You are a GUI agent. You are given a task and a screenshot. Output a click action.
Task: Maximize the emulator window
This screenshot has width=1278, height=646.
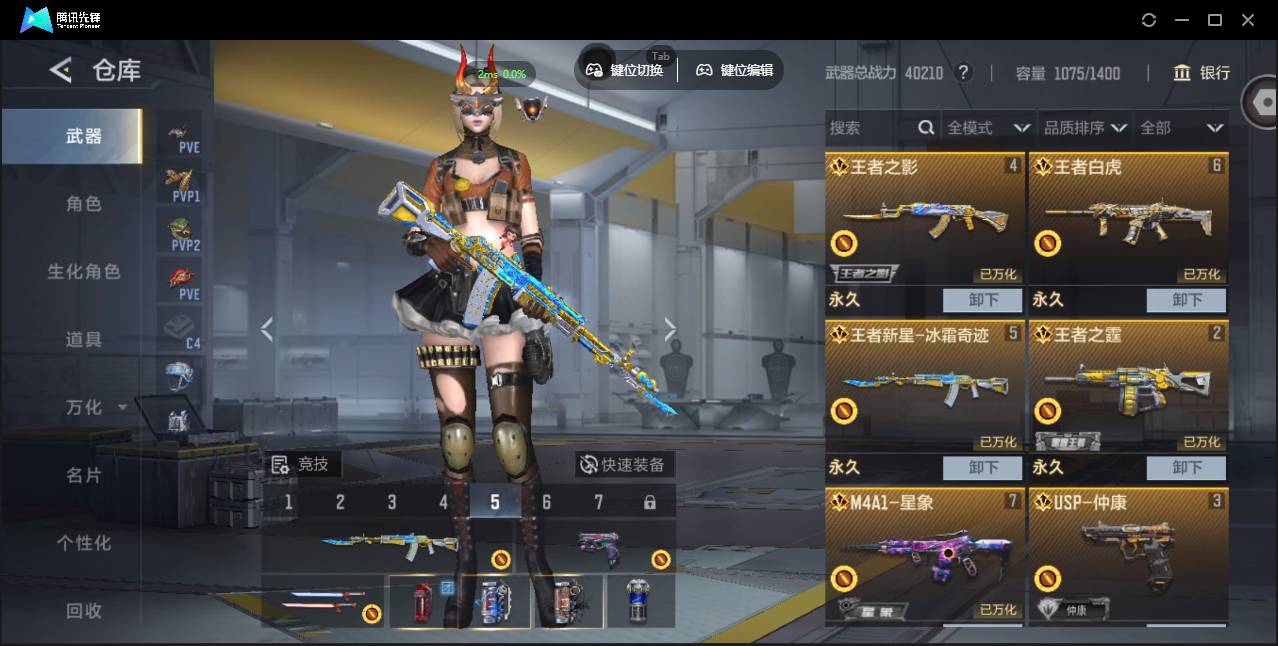click(1215, 20)
